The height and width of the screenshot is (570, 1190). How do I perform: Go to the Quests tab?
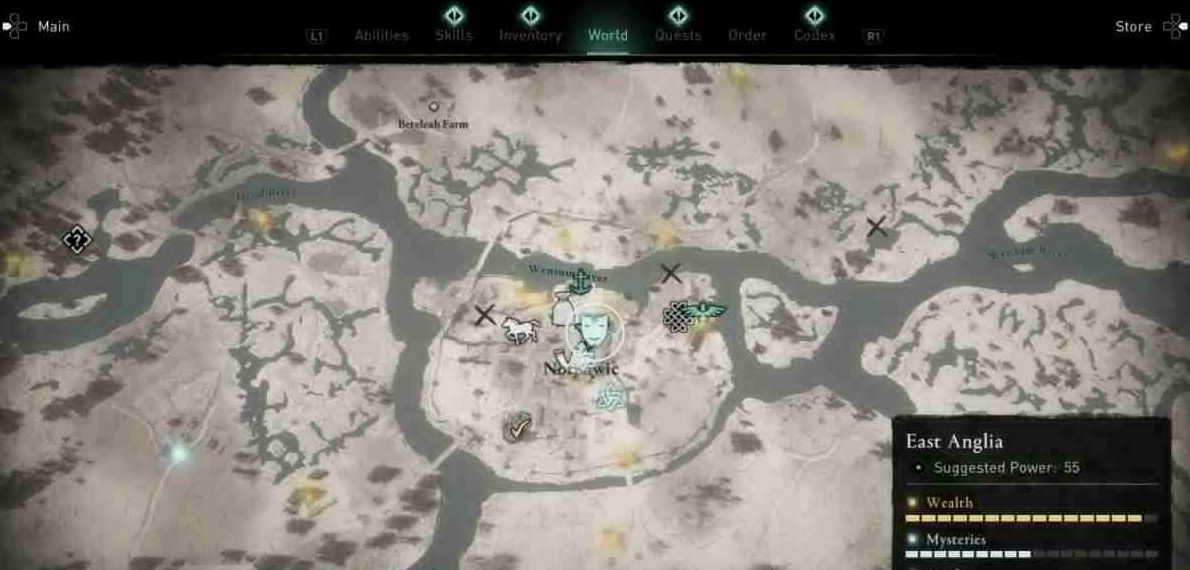click(x=678, y=36)
